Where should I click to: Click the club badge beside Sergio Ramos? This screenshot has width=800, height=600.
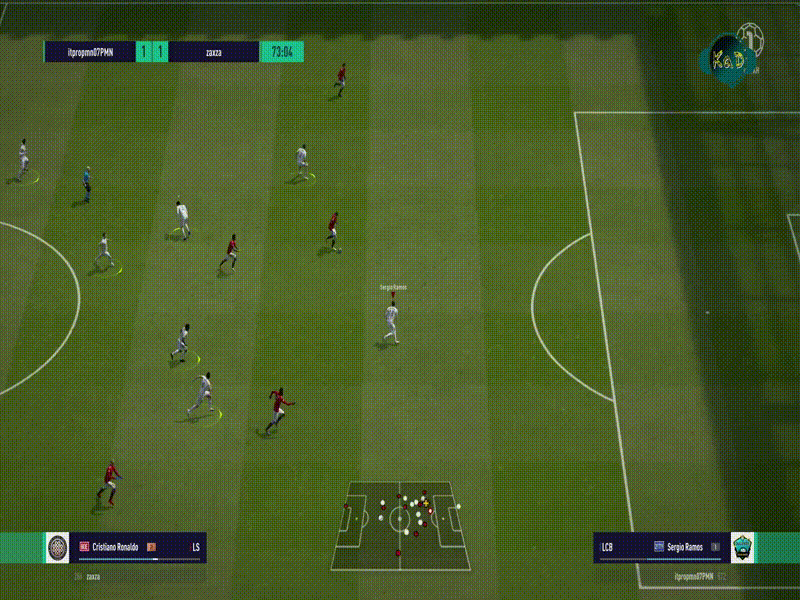(742, 547)
